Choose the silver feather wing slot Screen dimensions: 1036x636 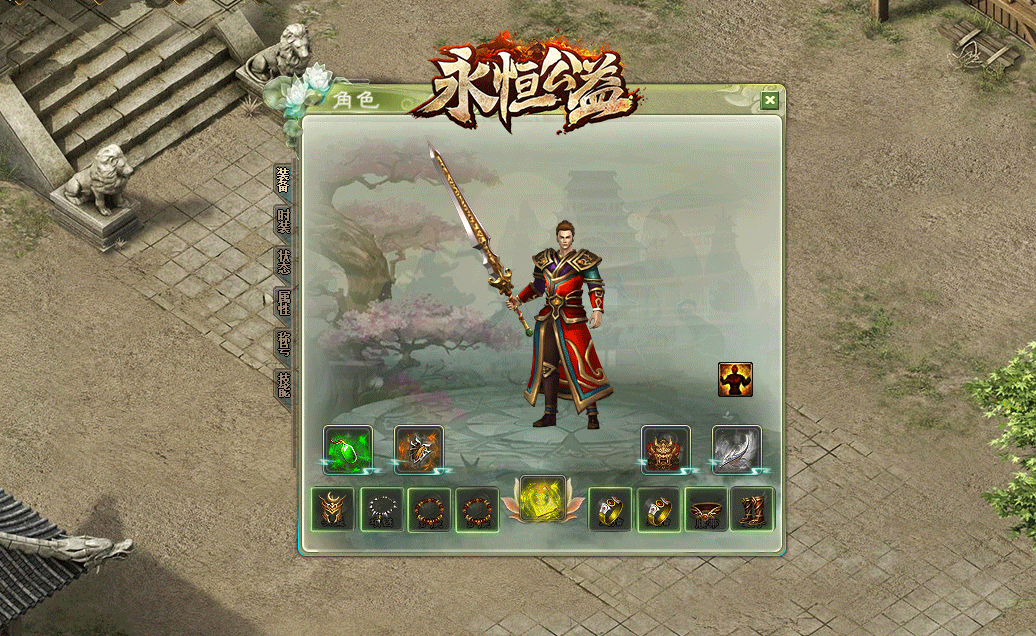(737, 449)
